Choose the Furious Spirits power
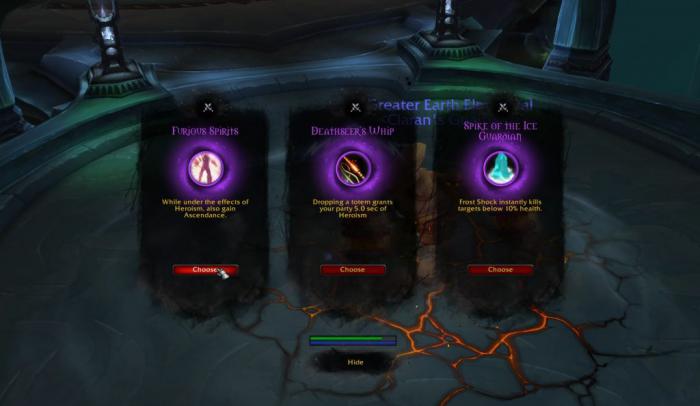Image resolution: width=700 pixels, height=406 pixels. tap(204, 269)
